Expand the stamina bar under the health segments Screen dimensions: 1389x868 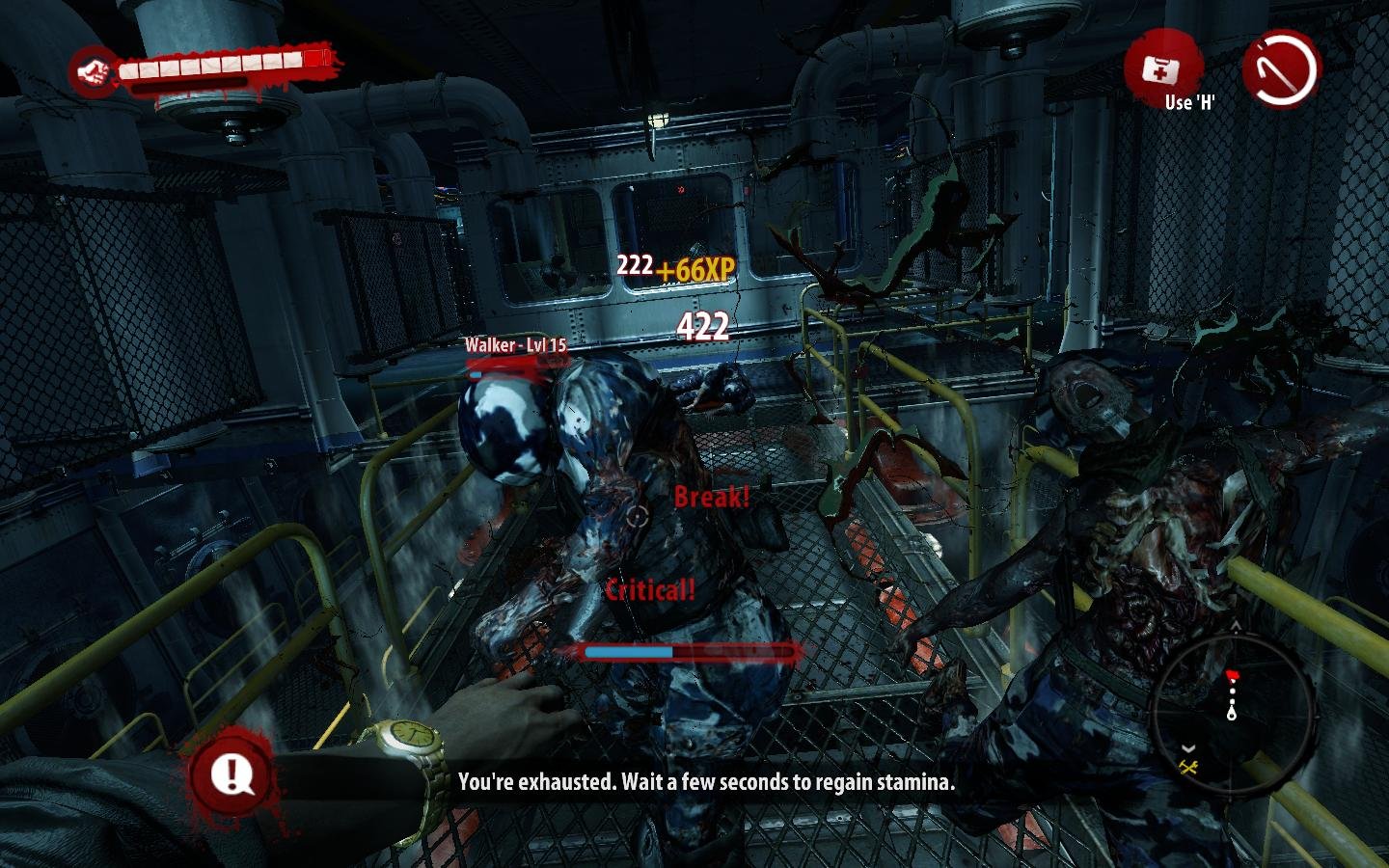(x=193, y=85)
